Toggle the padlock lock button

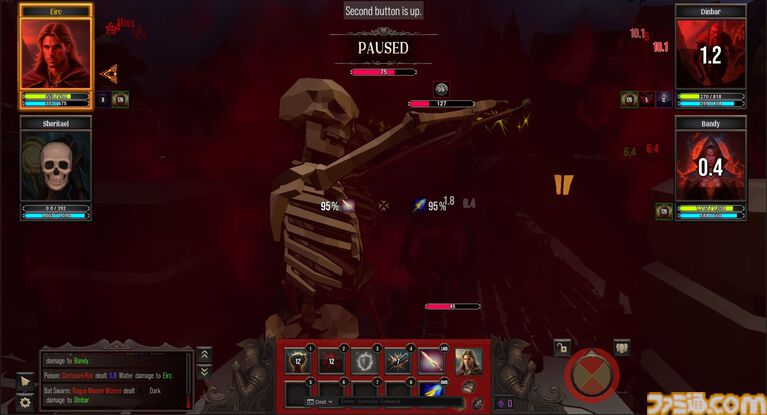(563, 348)
